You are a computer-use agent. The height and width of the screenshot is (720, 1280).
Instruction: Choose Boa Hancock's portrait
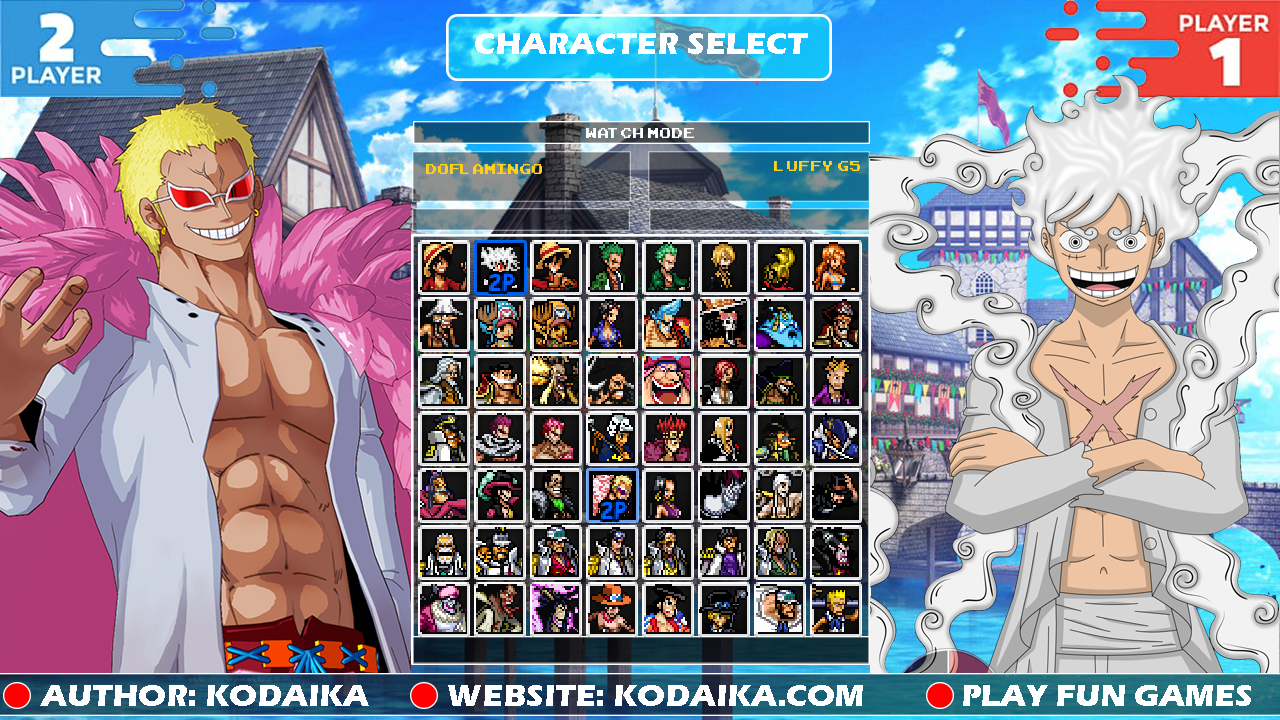[668, 495]
